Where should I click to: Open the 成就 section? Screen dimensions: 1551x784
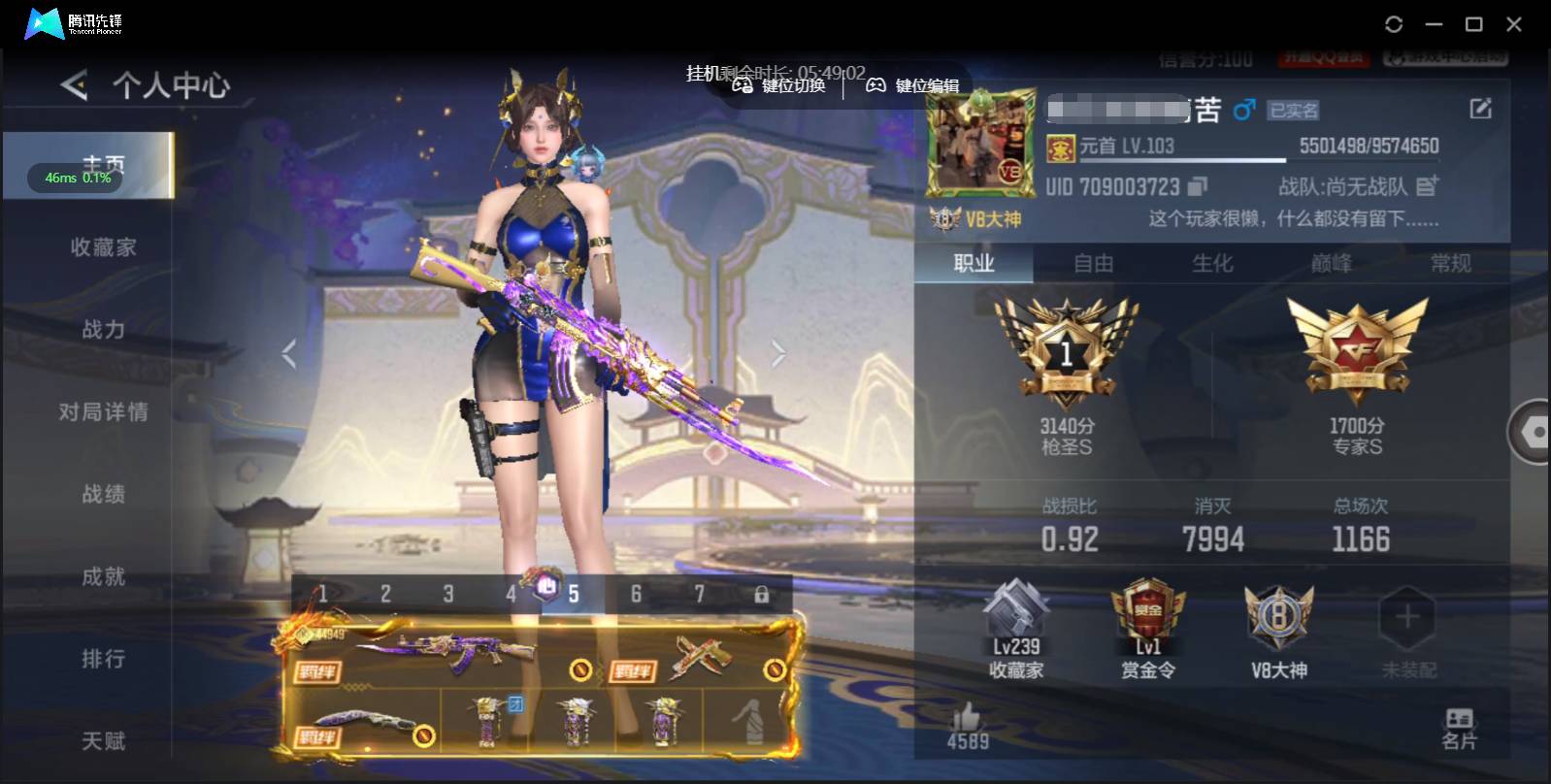[x=103, y=577]
